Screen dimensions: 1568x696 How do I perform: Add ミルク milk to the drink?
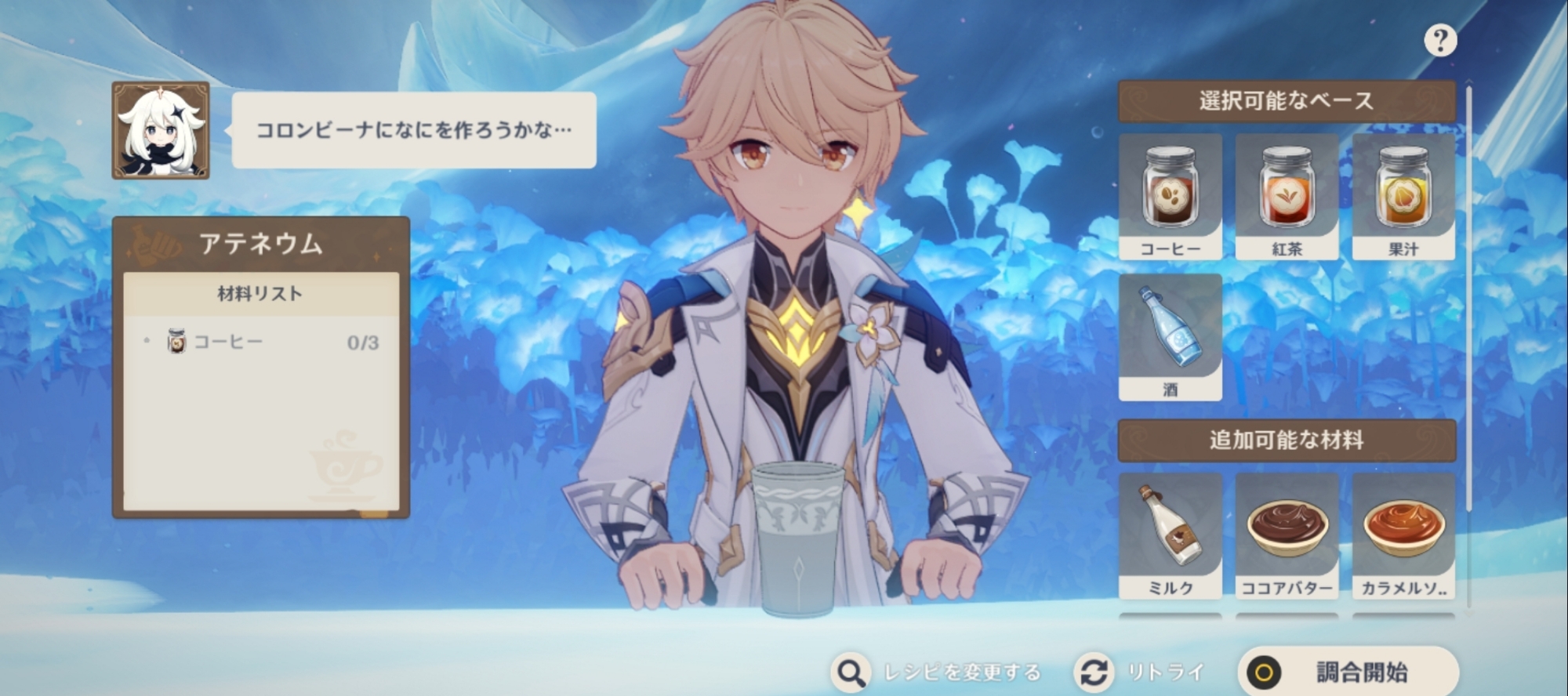click(x=1170, y=535)
